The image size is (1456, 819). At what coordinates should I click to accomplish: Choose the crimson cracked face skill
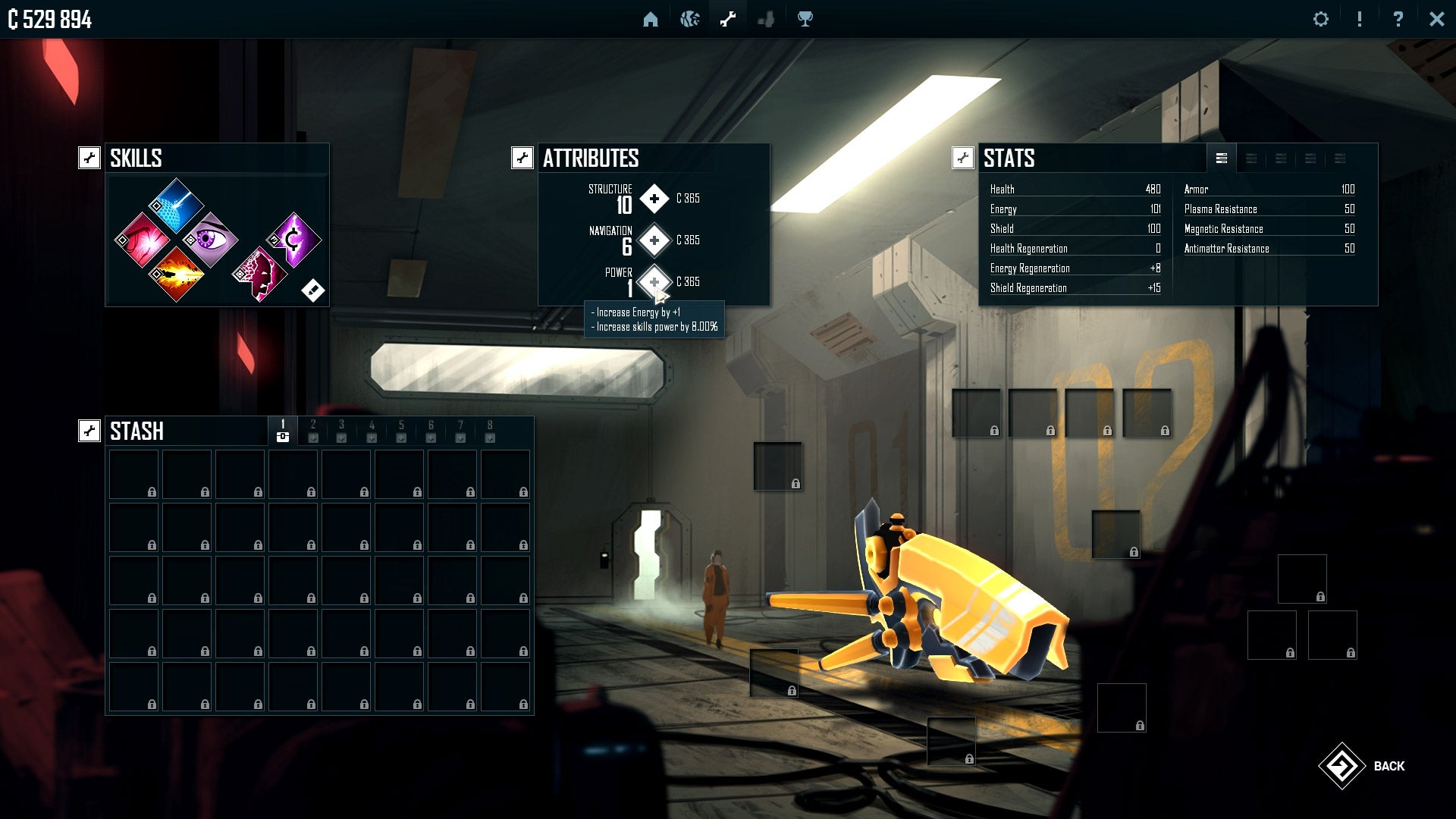click(259, 274)
